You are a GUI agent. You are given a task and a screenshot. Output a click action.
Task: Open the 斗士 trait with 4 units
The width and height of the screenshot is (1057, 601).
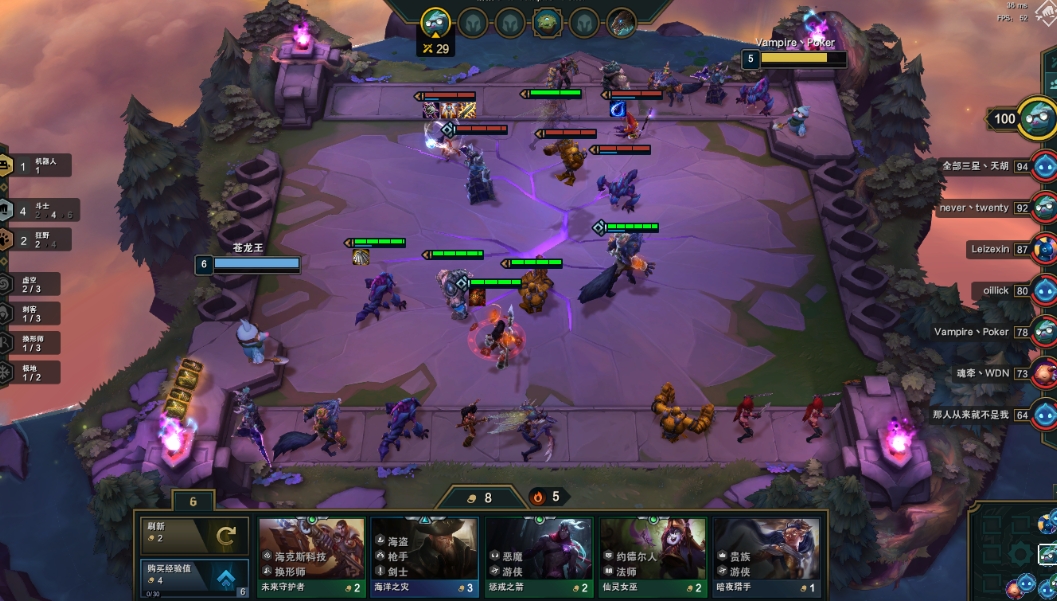[x=37, y=211]
